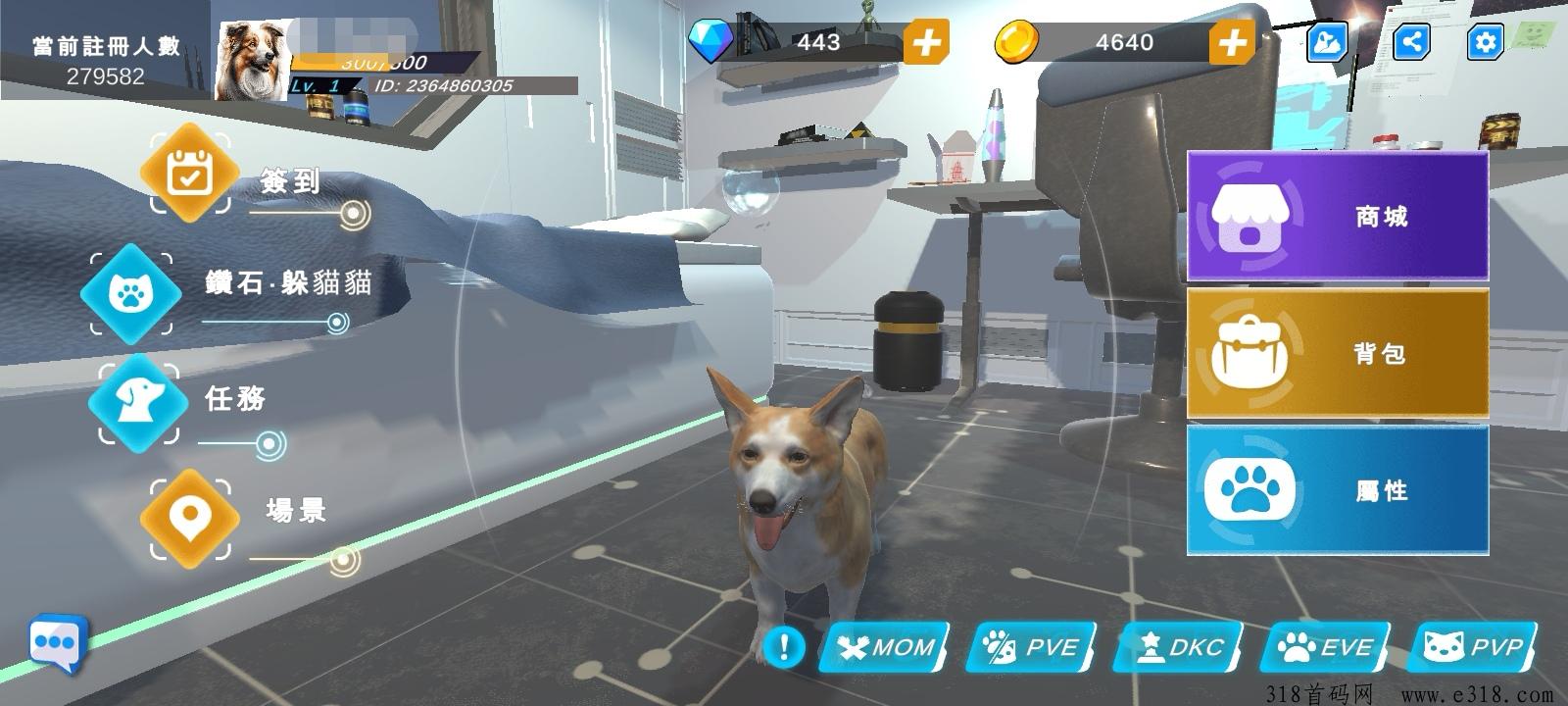The image size is (1568, 706).
Task: Select the MOM mode button
Action: click(x=885, y=647)
